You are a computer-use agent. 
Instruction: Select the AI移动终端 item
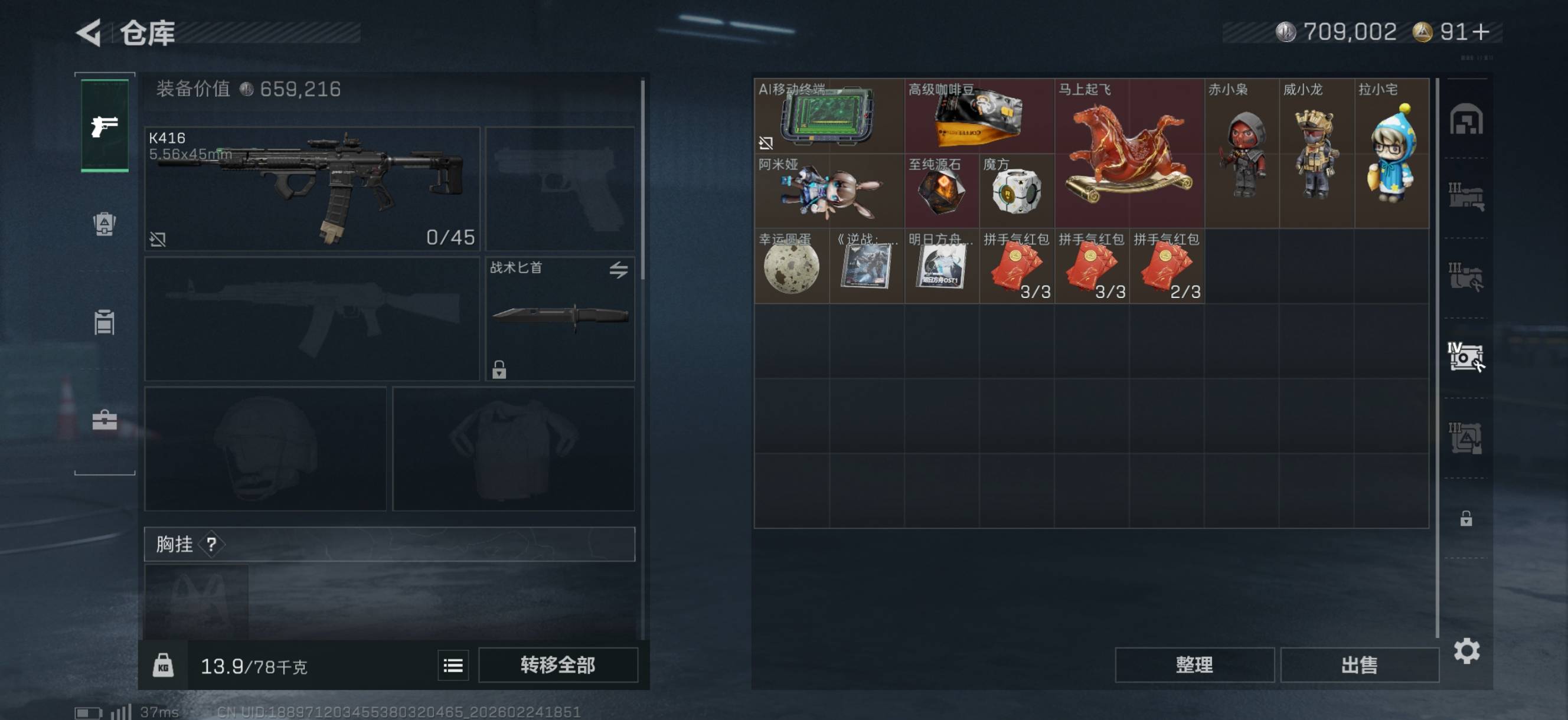tap(828, 116)
